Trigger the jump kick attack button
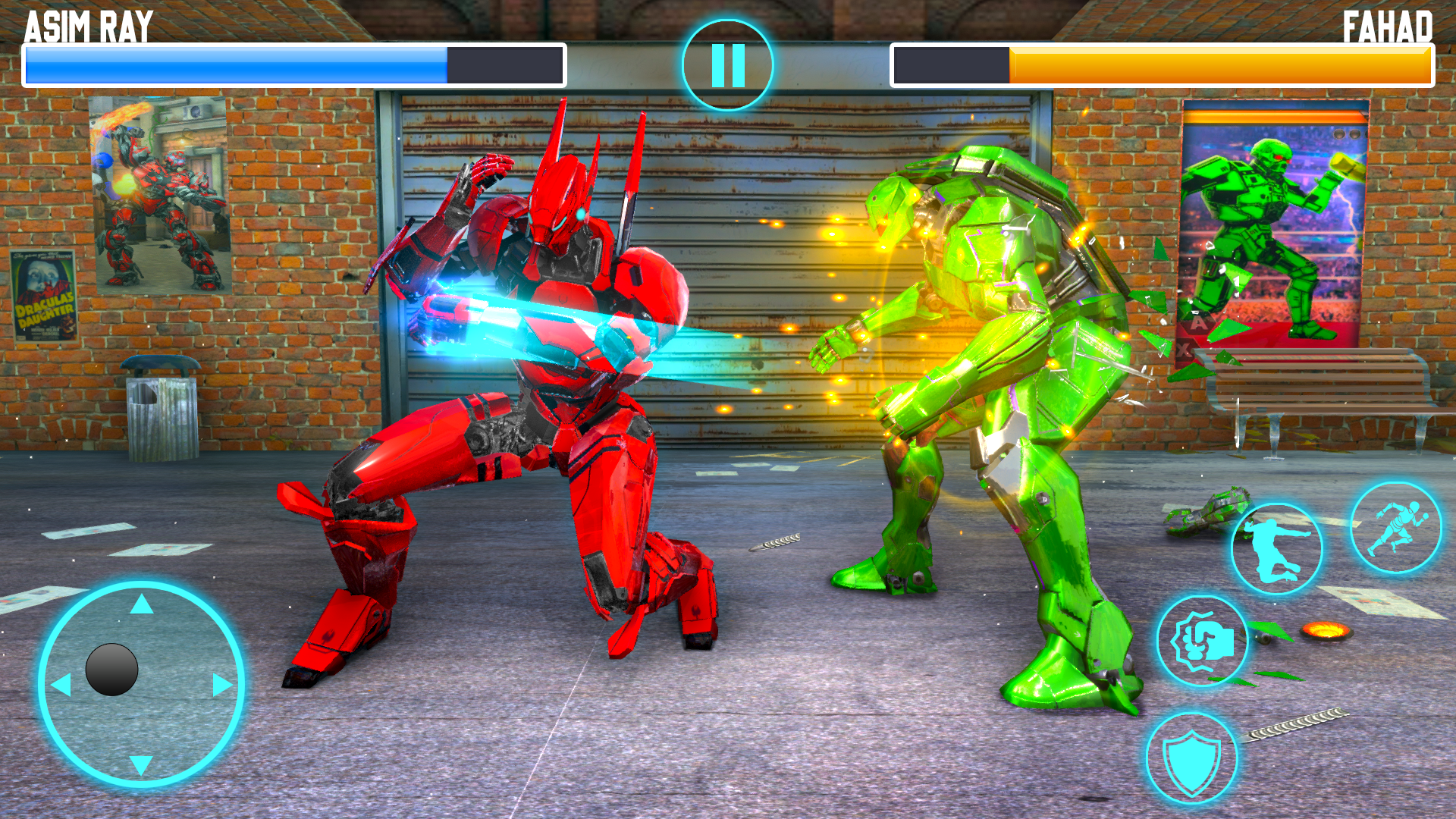The image size is (1456, 819). pyautogui.click(x=1276, y=548)
